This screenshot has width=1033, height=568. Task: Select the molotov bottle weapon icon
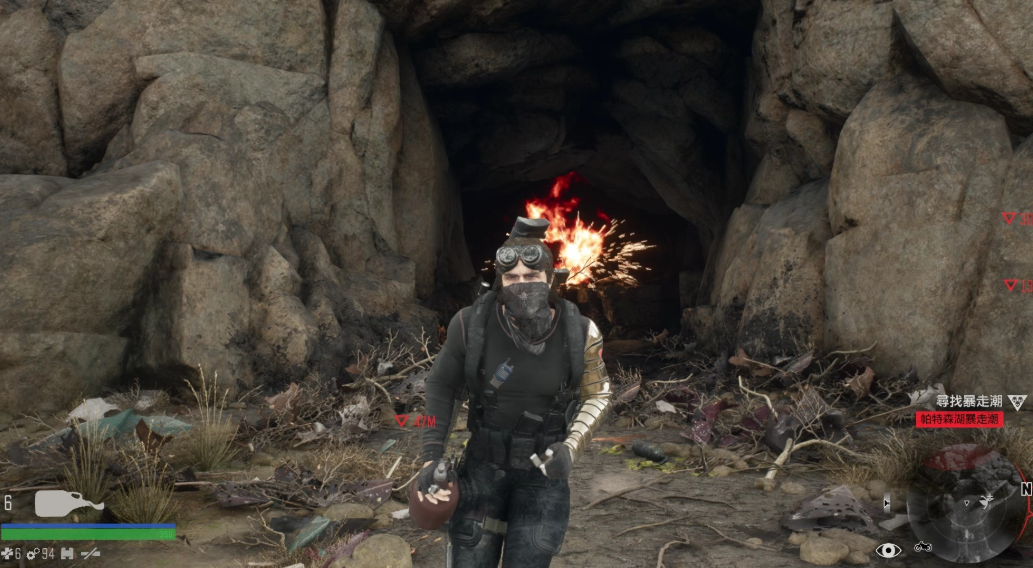coord(68,503)
